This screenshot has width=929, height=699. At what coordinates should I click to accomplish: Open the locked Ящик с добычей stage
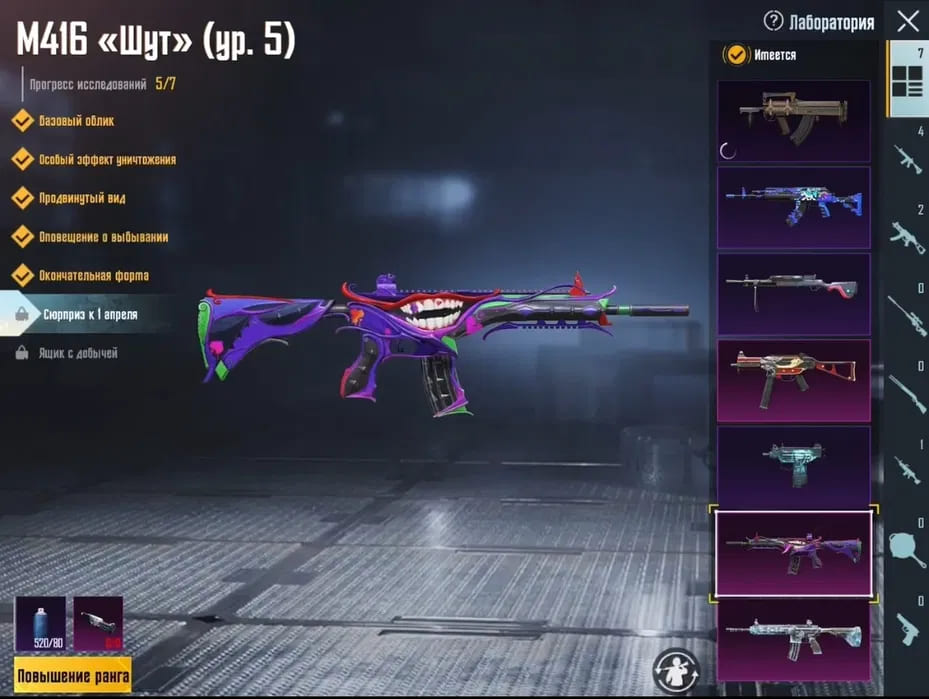[78, 353]
